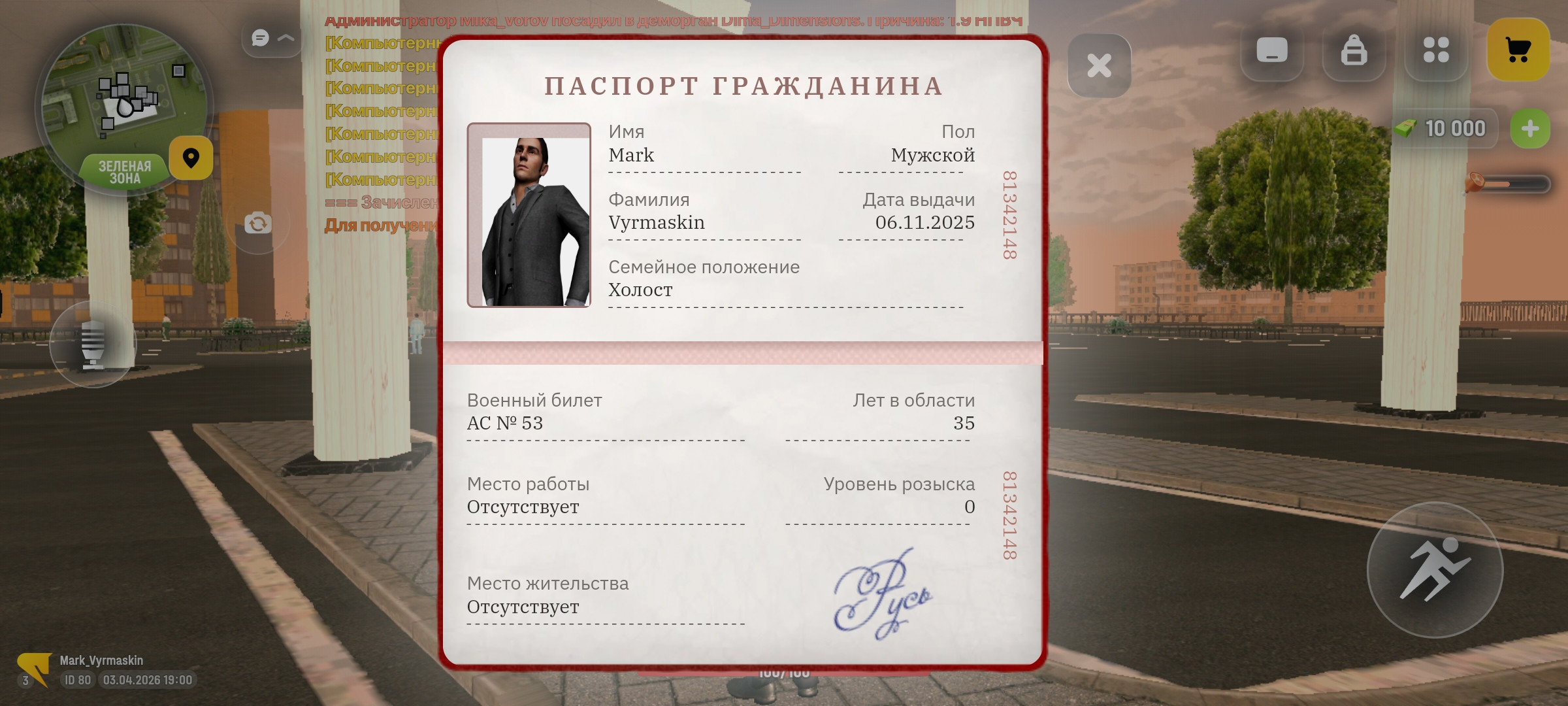Screen dimensions: 1568x706
Task: Tap the green plus to add money
Action: pyautogui.click(x=1529, y=128)
